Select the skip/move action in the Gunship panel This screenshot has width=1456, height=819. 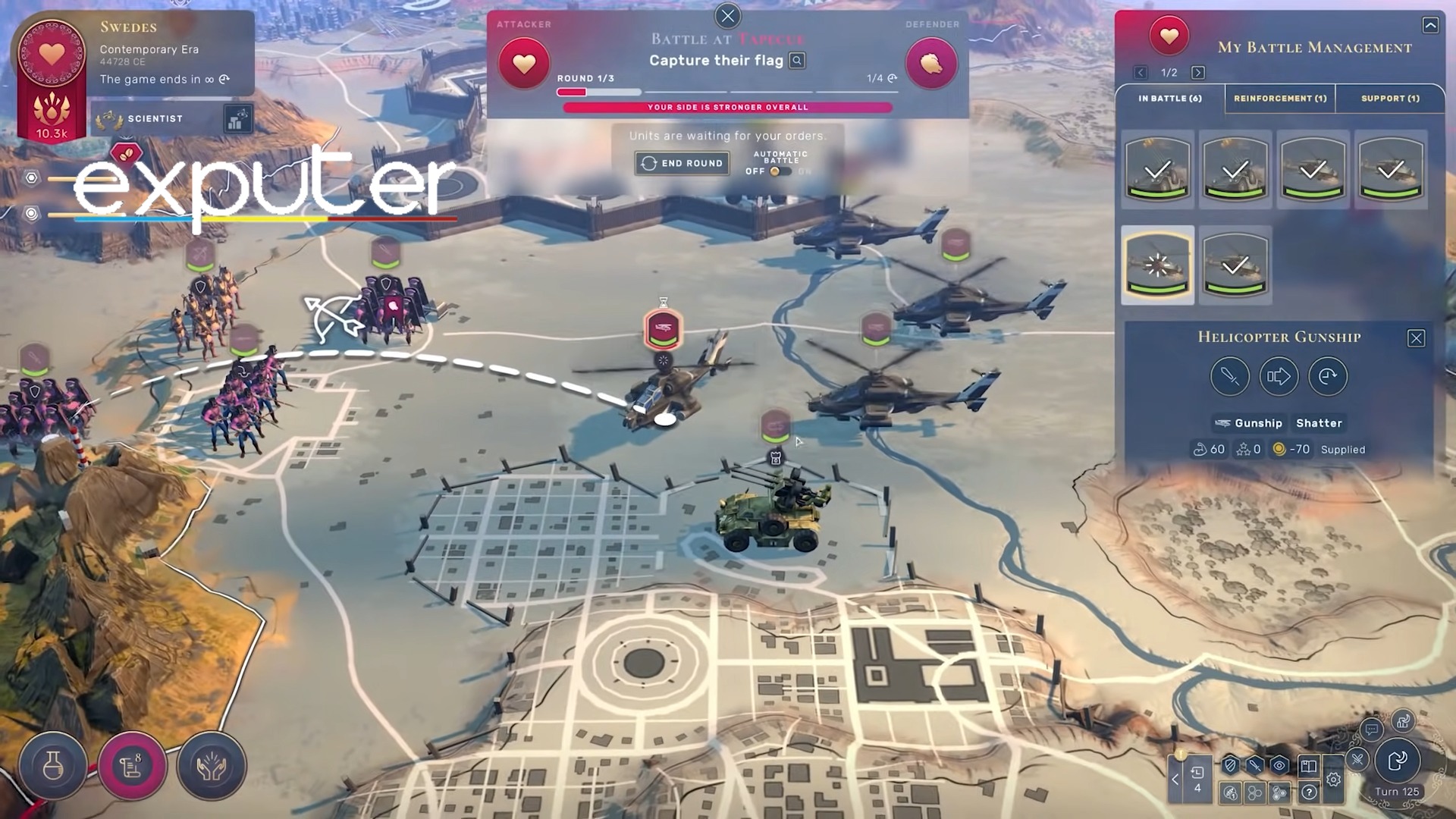(1279, 376)
